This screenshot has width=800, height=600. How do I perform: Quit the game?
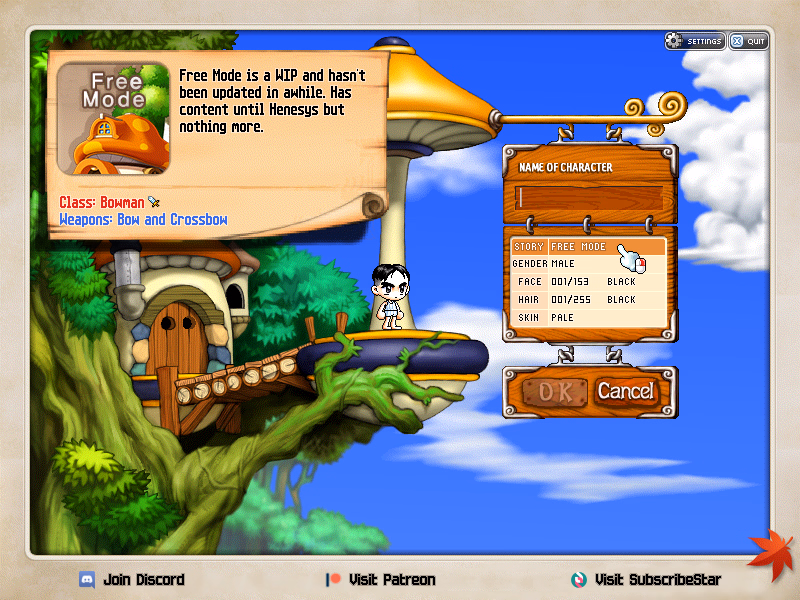coord(749,41)
